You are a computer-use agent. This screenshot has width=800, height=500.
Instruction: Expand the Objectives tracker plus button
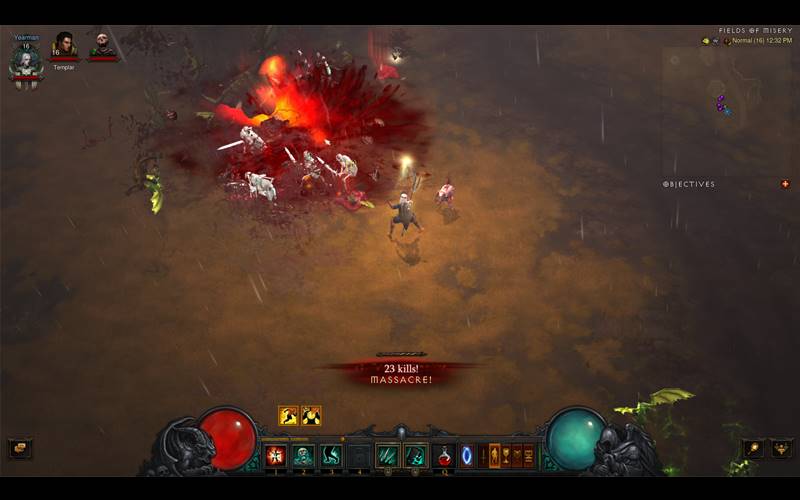point(785,184)
